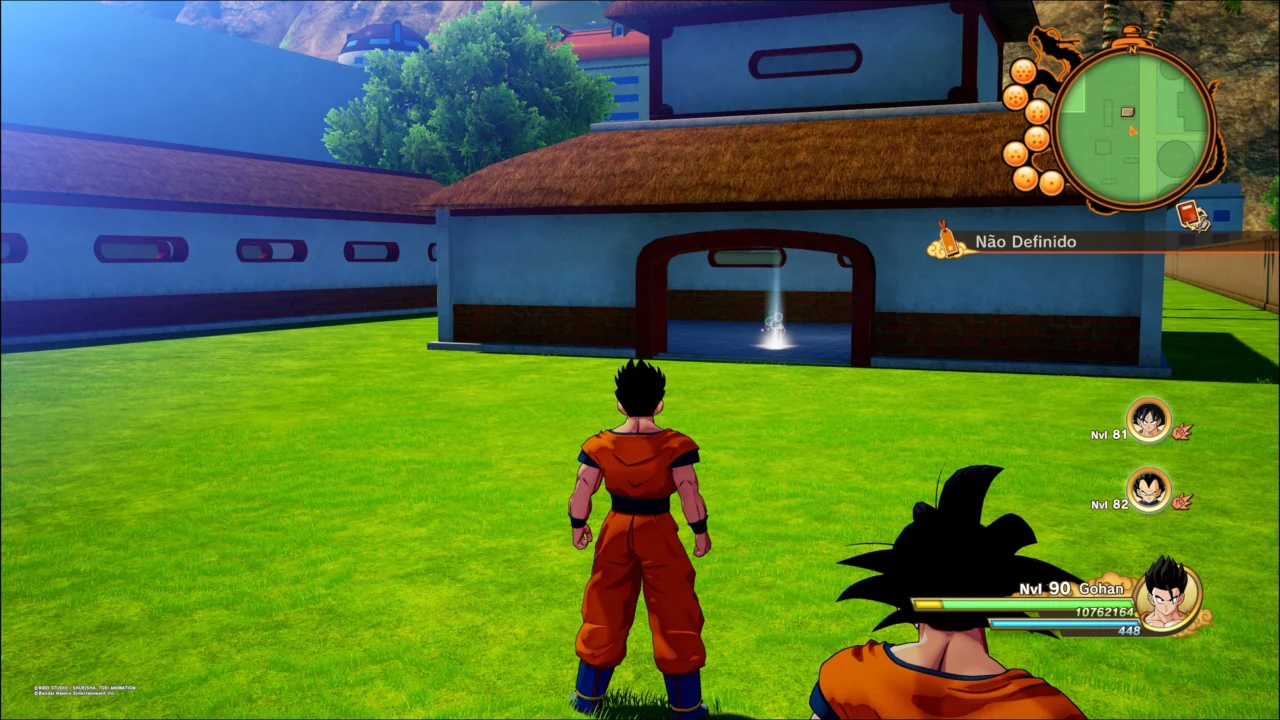Select the "Não Definido" objective tracker
Viewport: 1280px width, 720px height.
point(1026,242)
